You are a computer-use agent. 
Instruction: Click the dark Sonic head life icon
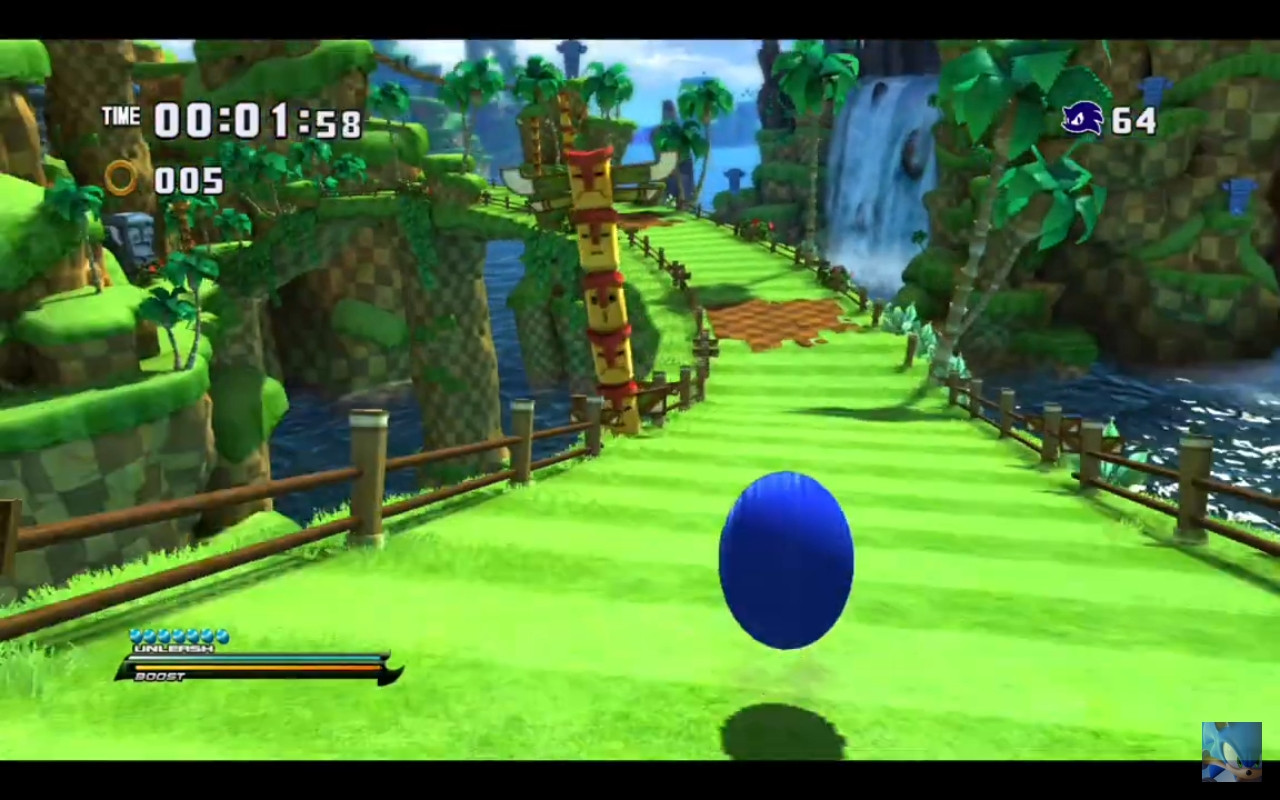[x=1083, y=119]
